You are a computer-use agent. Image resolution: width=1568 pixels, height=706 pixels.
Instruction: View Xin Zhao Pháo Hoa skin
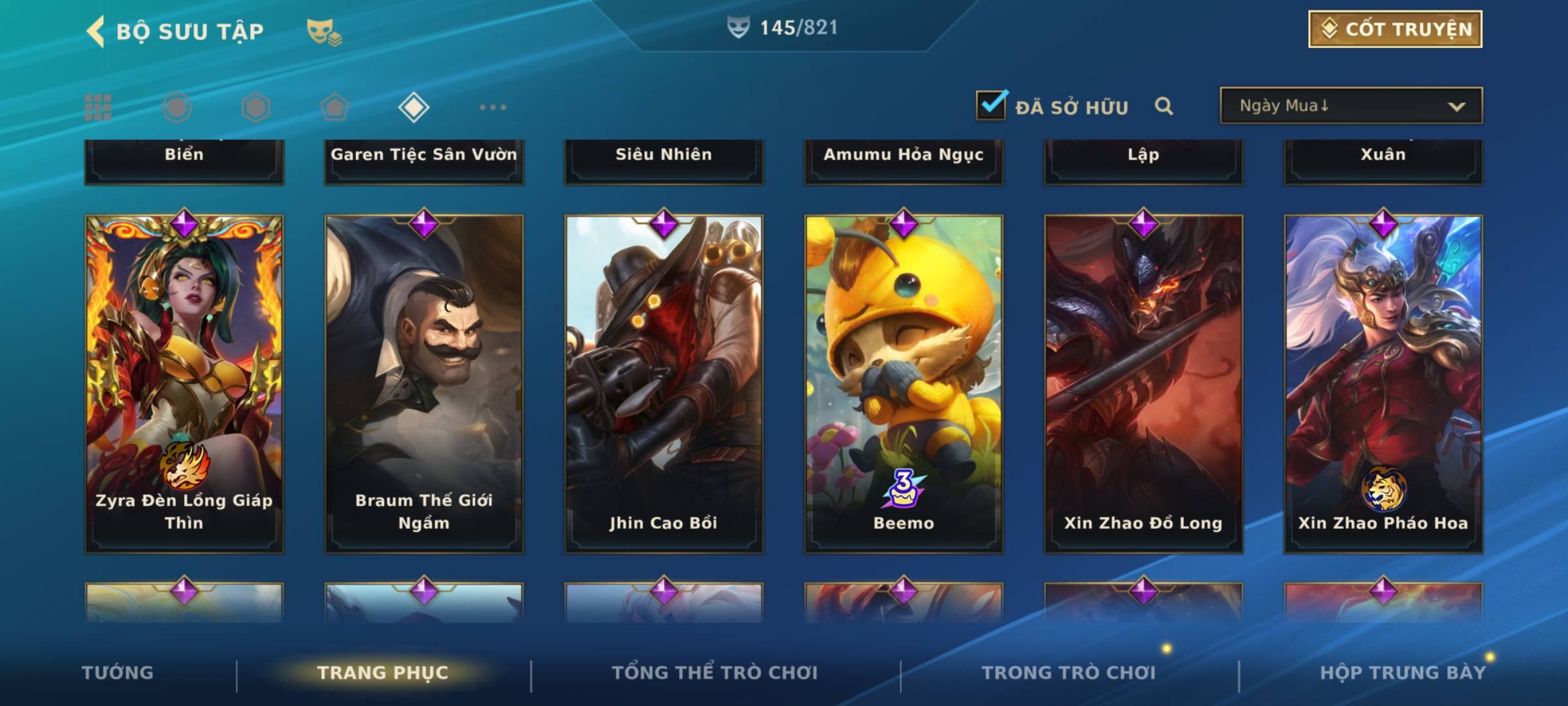pos(1383,384)
